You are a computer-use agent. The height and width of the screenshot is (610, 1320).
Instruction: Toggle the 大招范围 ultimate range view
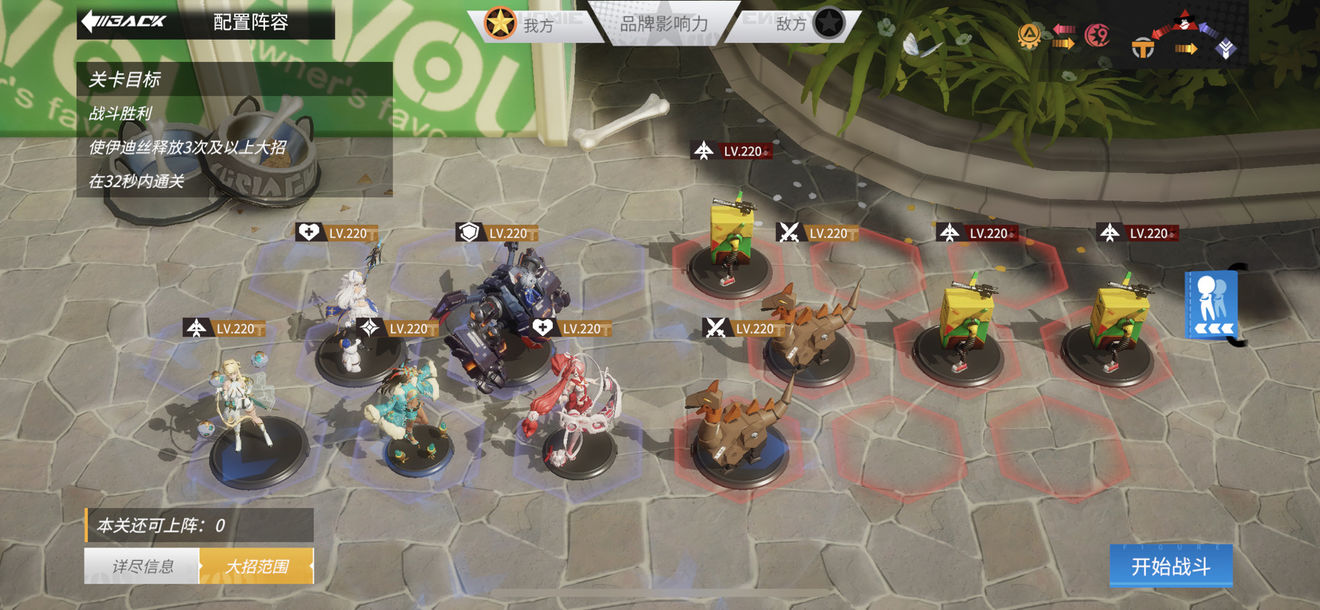click(256, 566)
